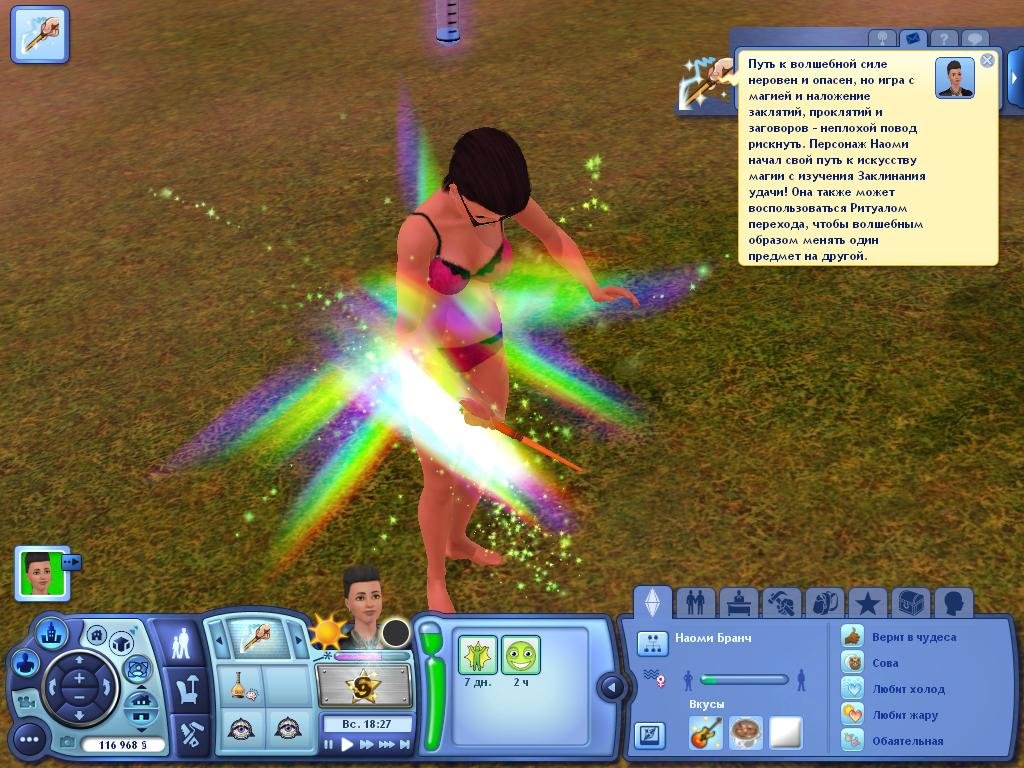Switch to the star opportunities tab
This screenshot has height=768, width=1024.
tap(868, 602)
